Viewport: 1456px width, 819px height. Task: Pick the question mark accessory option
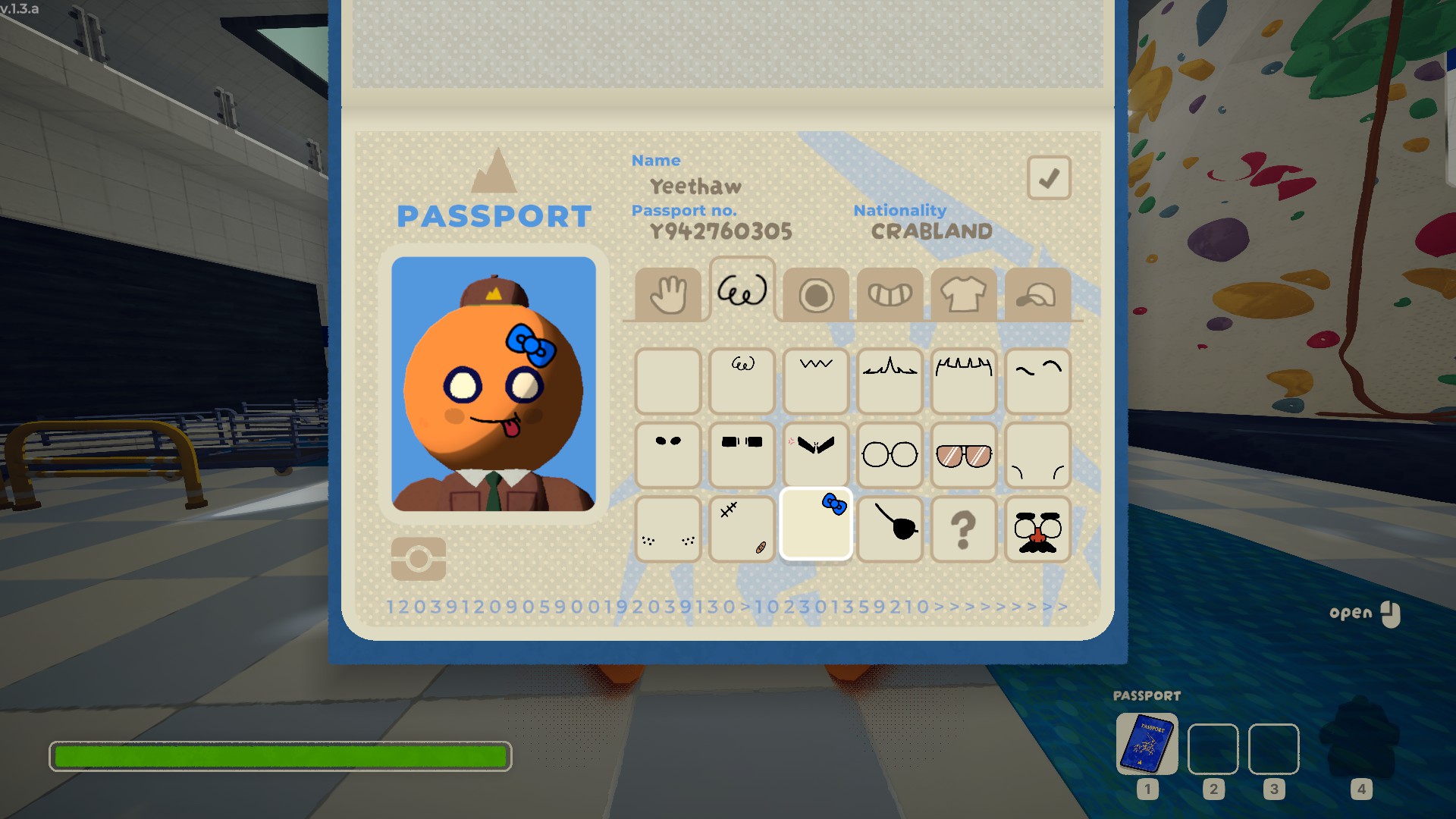963,529
